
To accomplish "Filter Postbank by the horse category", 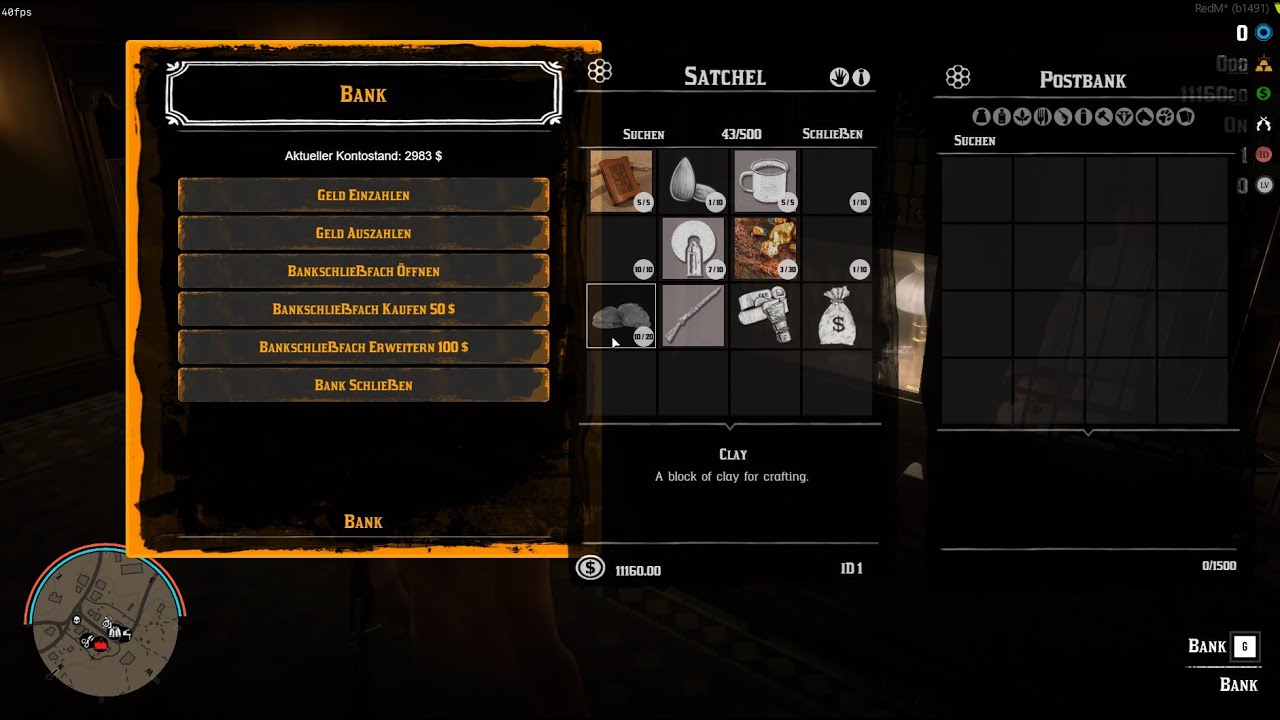I will (x=1144, y=117).
